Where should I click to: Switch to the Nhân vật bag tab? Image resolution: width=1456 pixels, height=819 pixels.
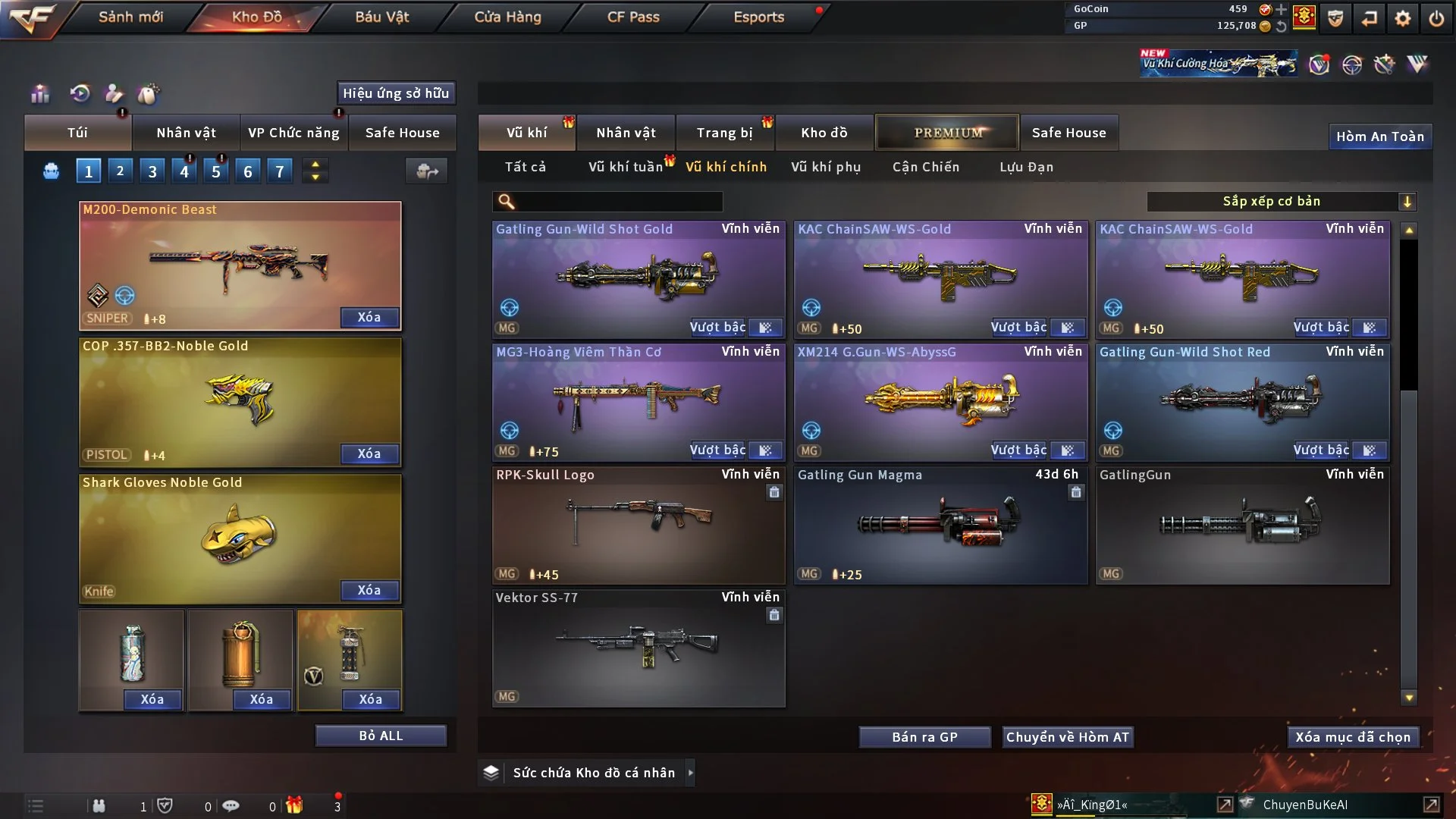tap(186, 133)
